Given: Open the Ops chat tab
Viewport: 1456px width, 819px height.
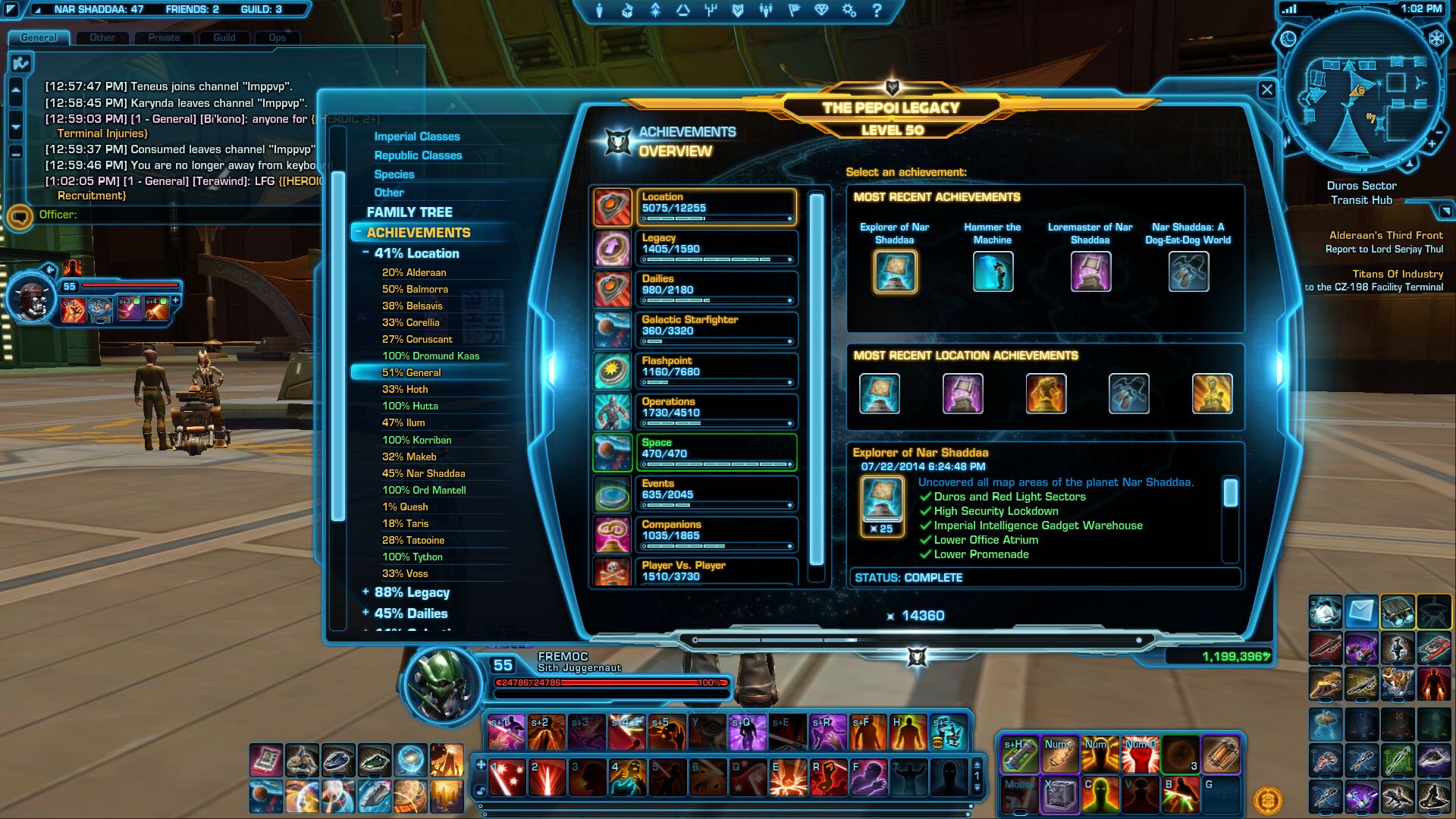Looking at the screenshot, I should 277,37.
